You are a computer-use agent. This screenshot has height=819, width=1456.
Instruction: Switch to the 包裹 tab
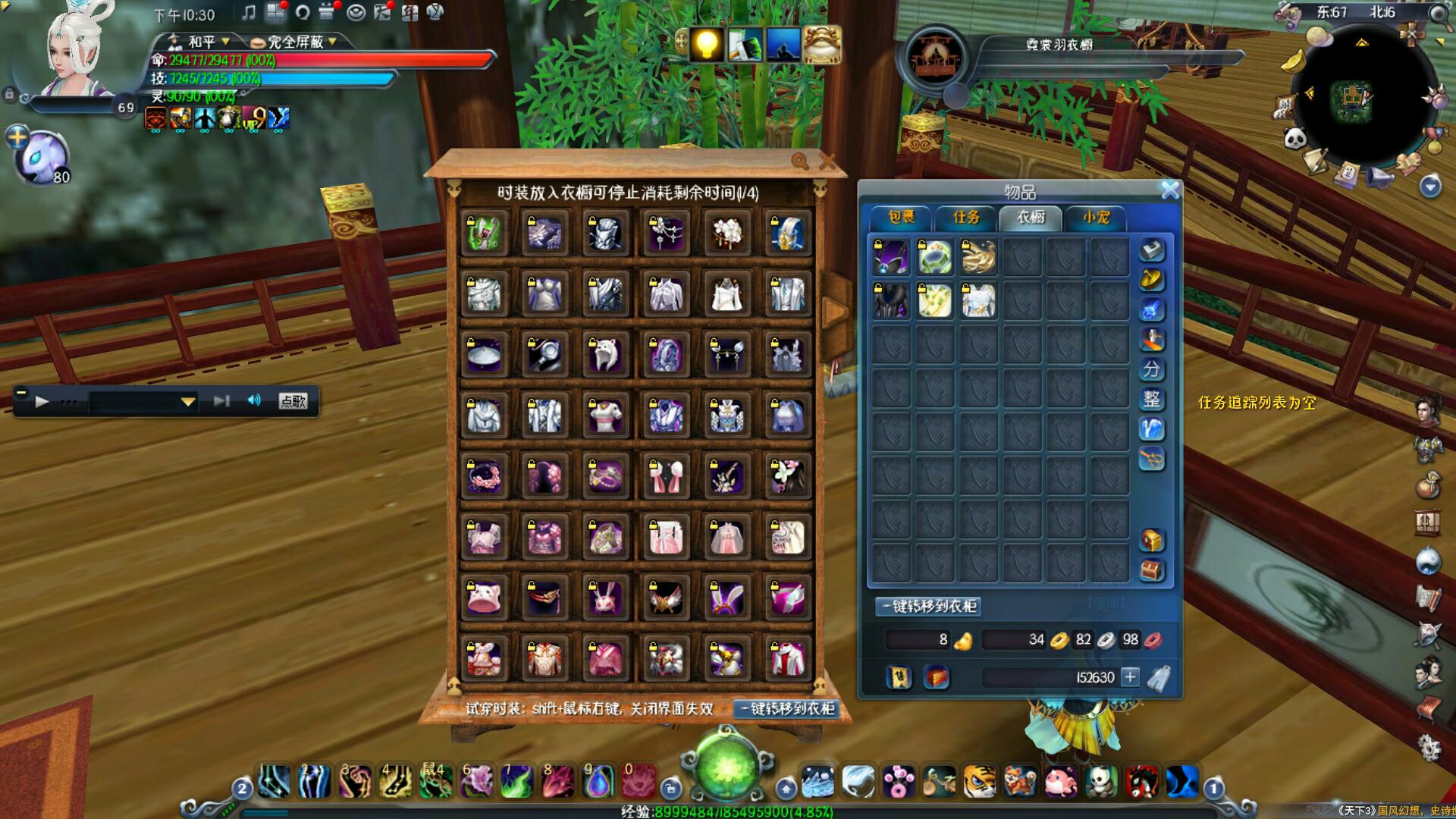(x=902, y=218)
